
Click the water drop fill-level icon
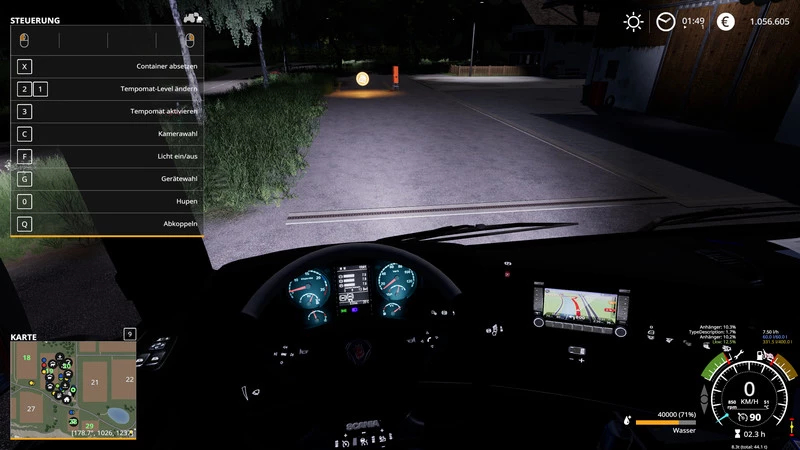click(x=626, y=421)
